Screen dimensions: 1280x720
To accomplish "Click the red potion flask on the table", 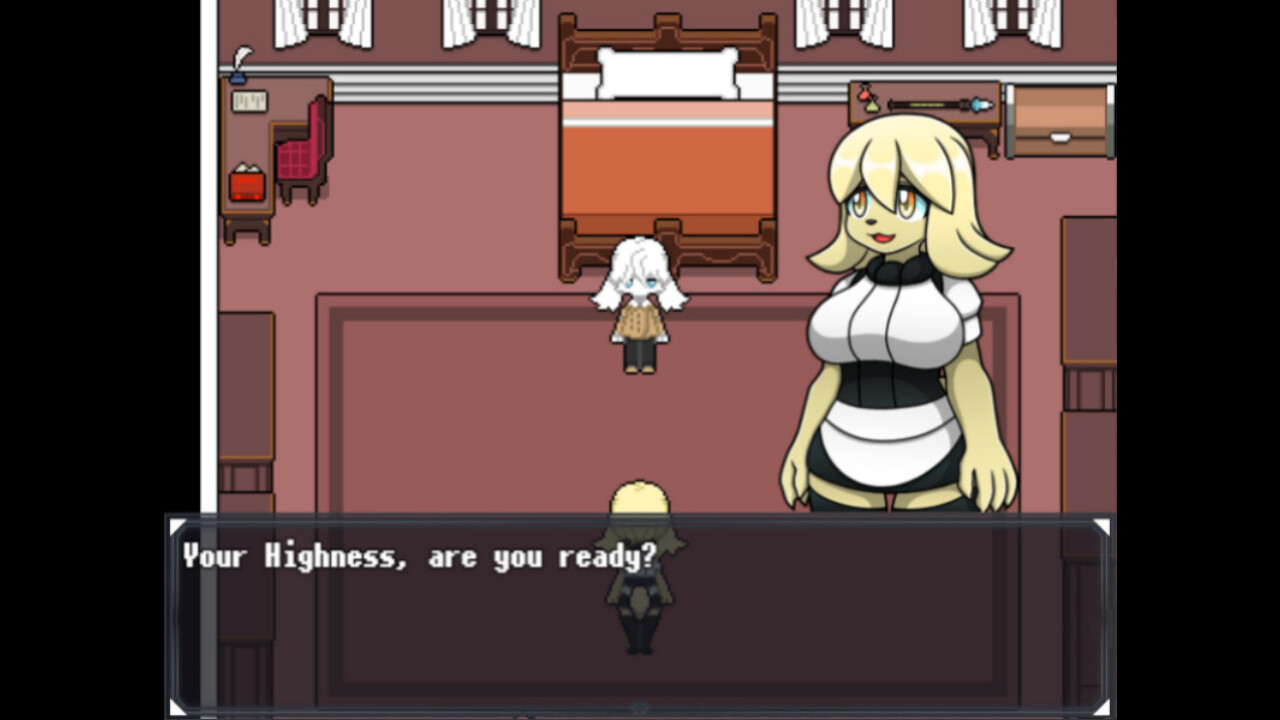I will [x=865, y=95].
